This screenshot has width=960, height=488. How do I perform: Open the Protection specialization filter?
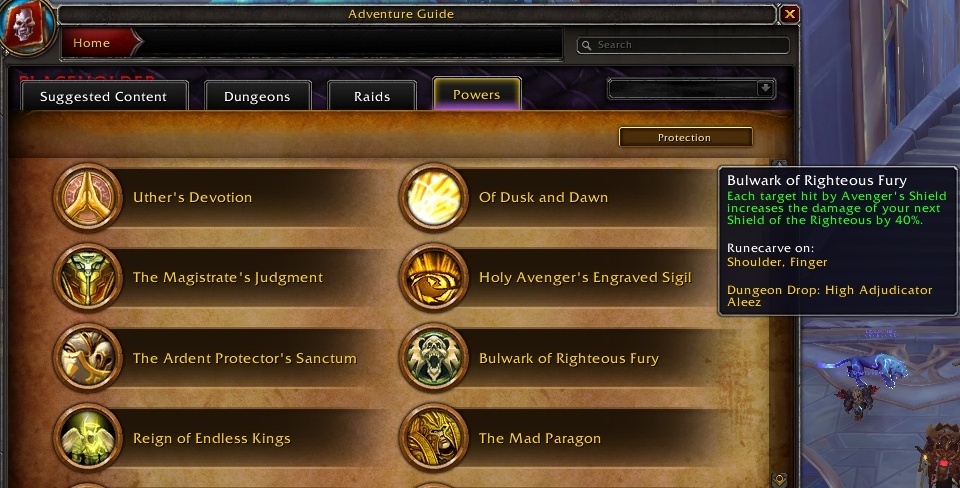pos(685,137)
